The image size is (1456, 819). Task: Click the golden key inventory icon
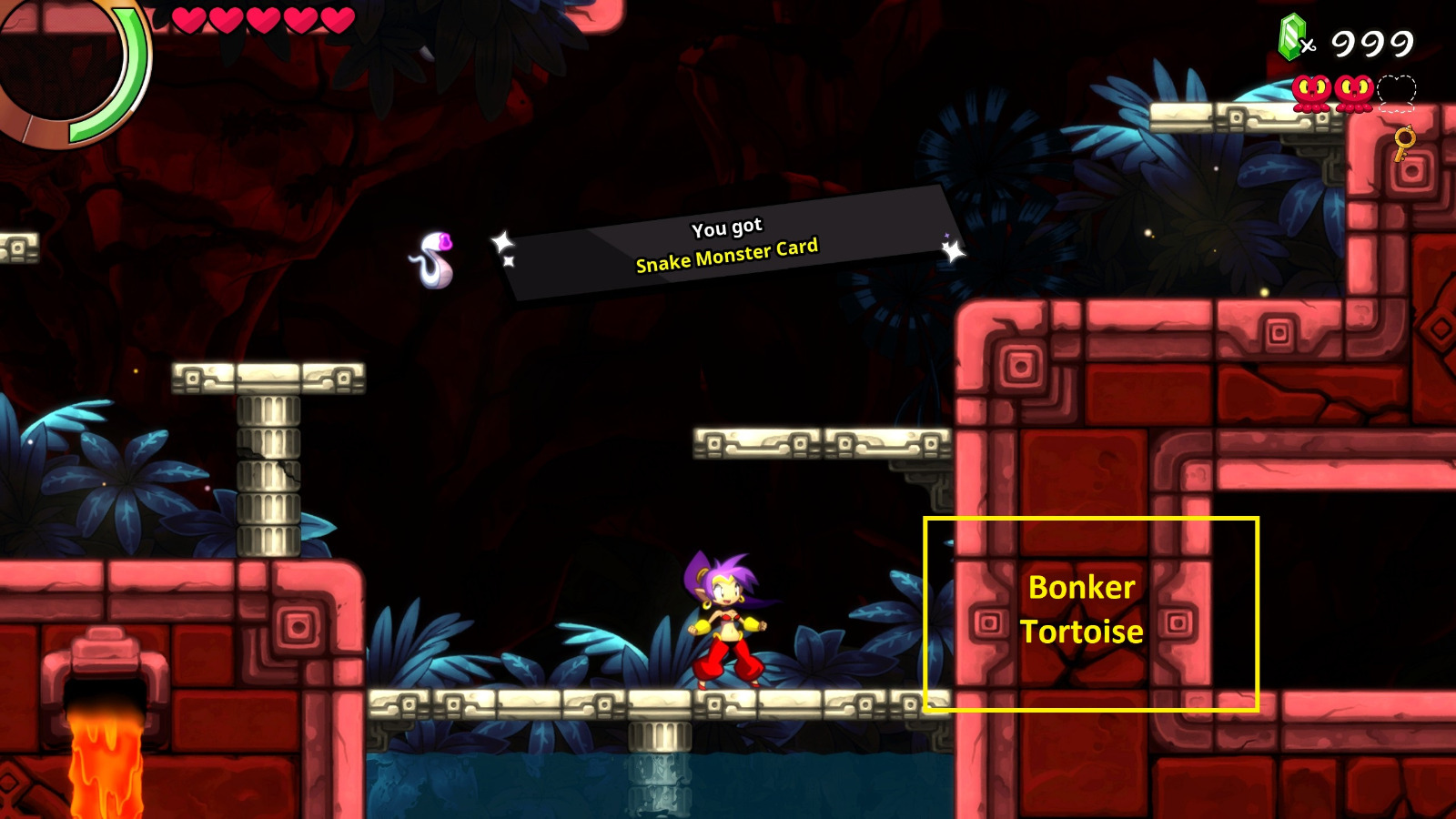(x=1403, y=142)
